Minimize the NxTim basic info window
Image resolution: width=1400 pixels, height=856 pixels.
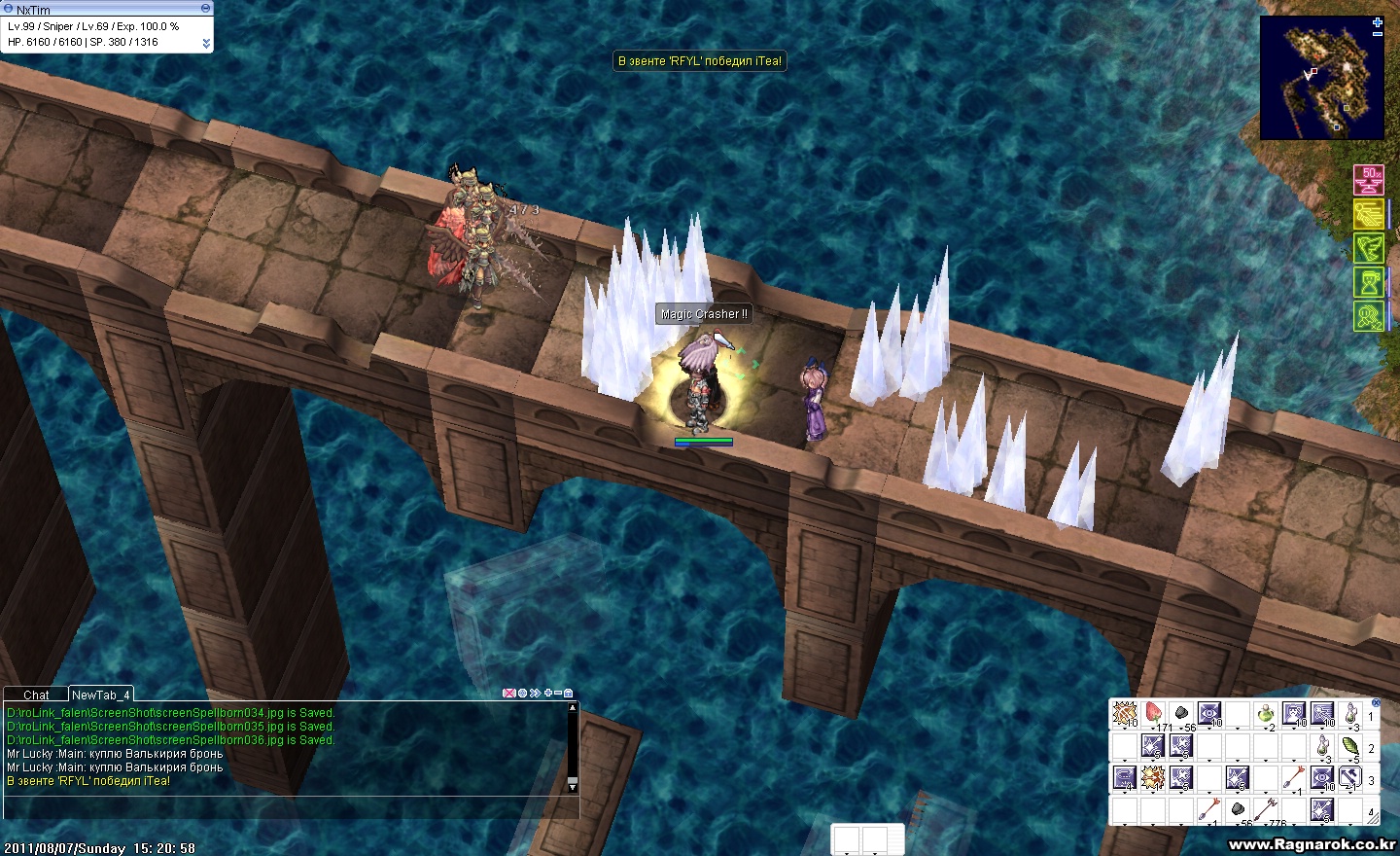coord(205,8)
